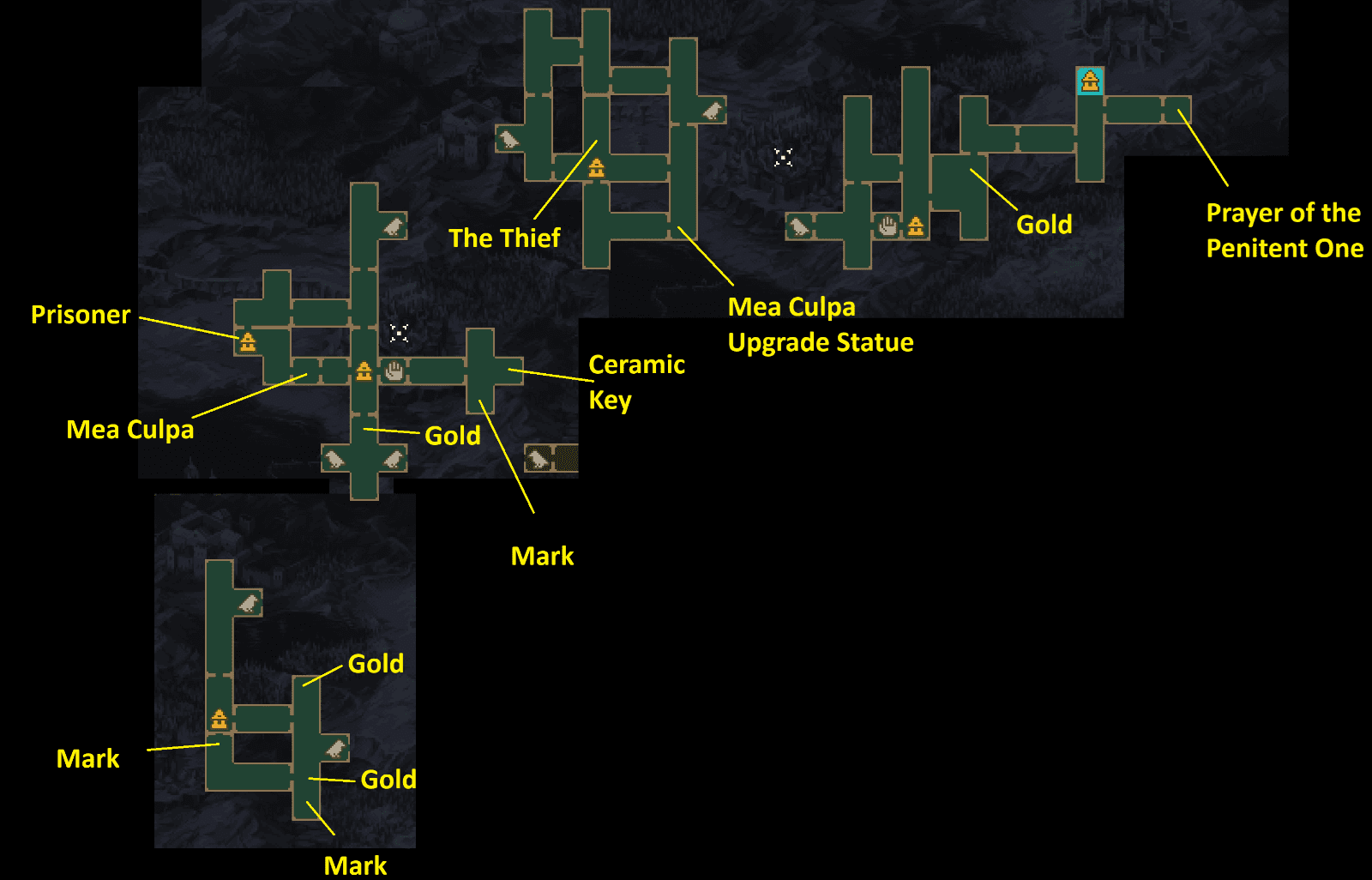Select the shrine icon labeled Prisoner
Viewport: 1372px width, 880px height.
[249, 343]
